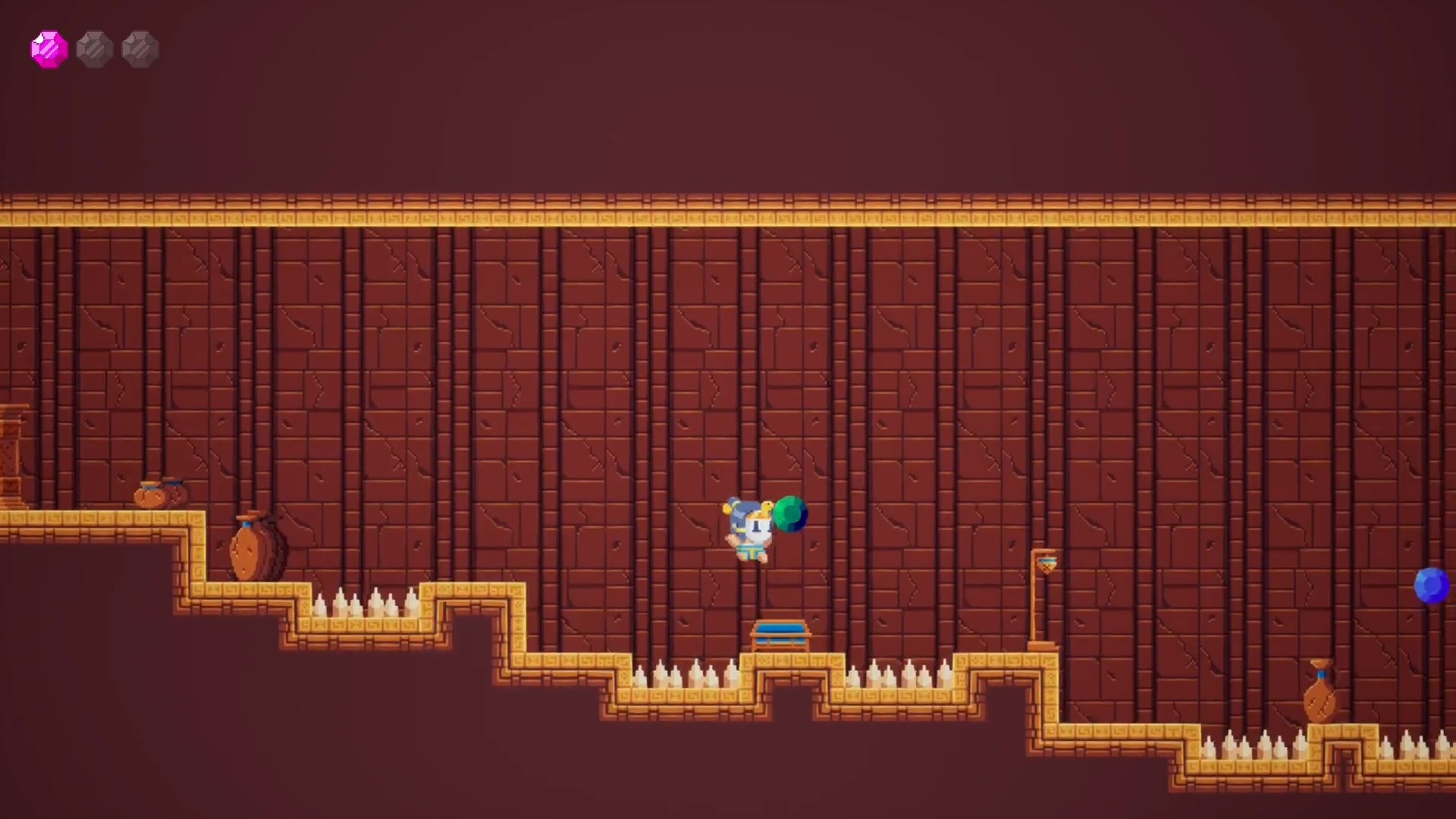Image resolution: width=1456 pixels, height=819 pixels.
Task: Click the blue gem at the right edge
Action: (x=1433, y=584)
